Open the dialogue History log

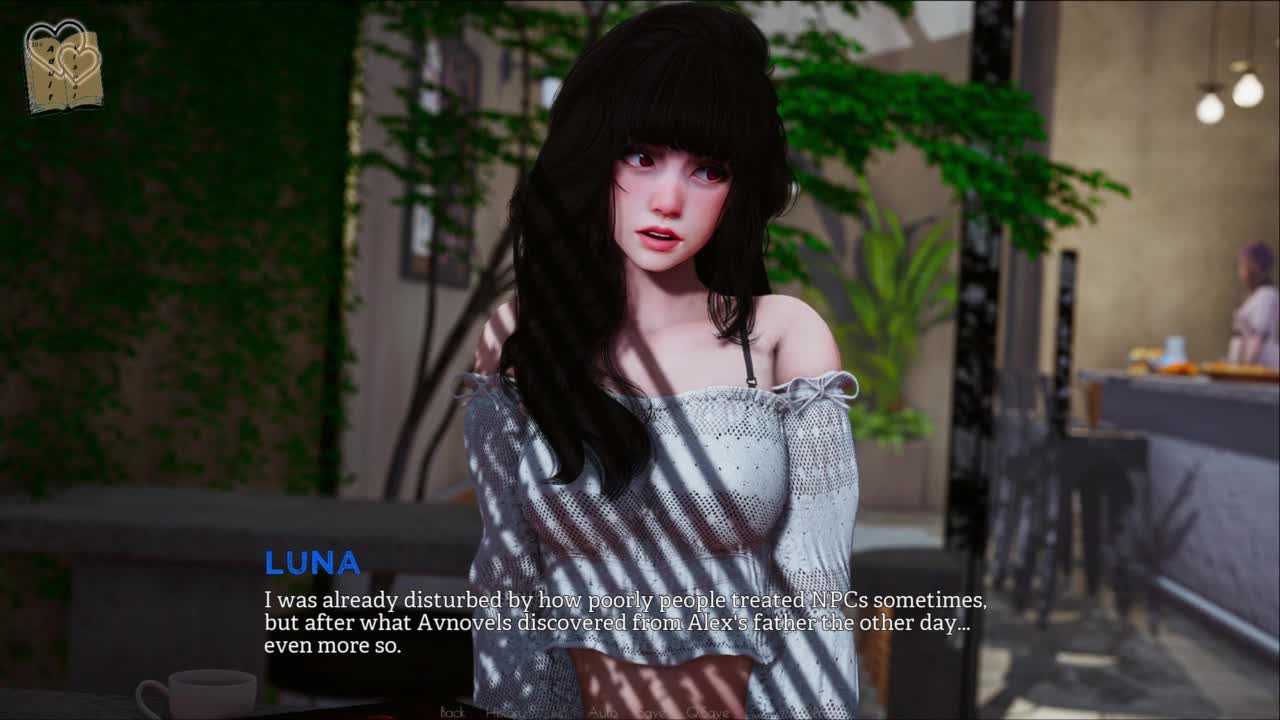pos(504,712)
